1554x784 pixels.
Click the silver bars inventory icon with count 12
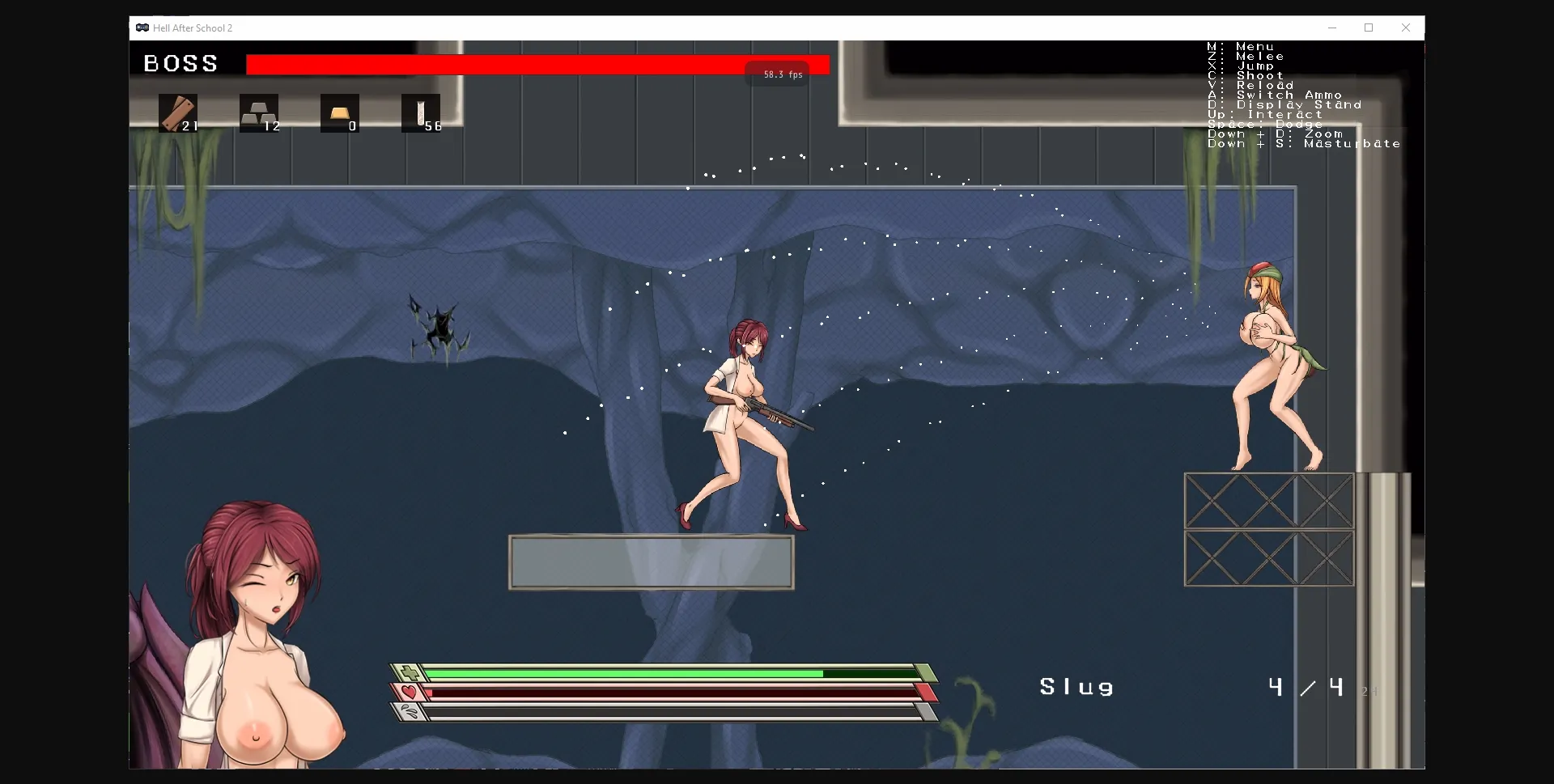click(259, 113)
